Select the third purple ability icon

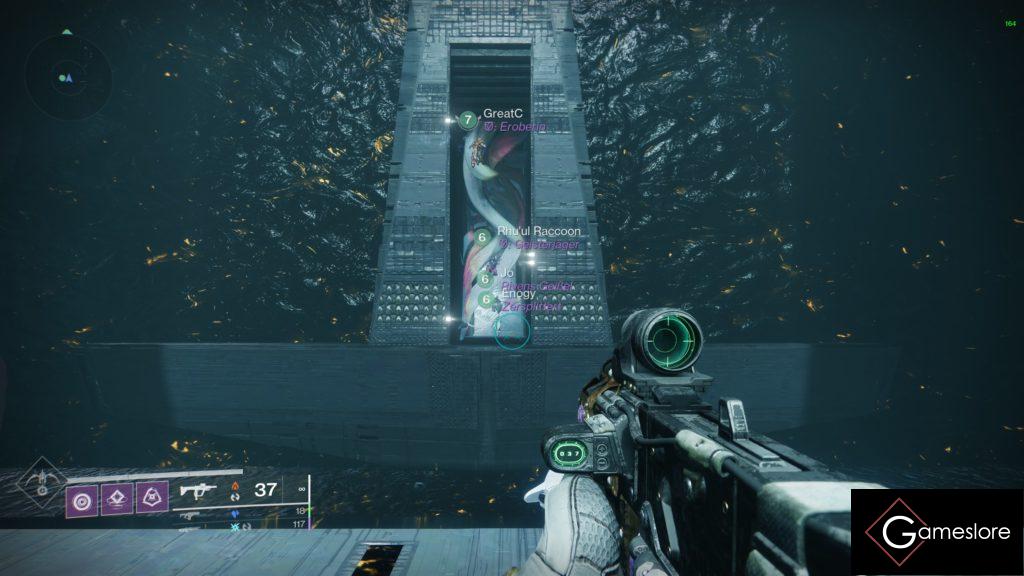coord(152,497)
